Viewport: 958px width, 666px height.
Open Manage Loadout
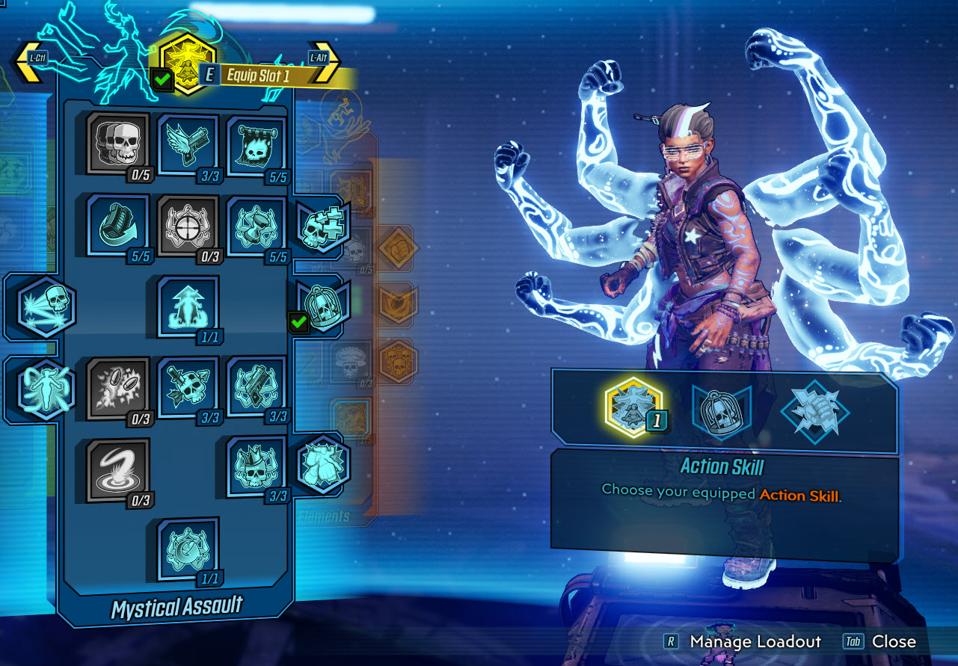click(743, 642)
